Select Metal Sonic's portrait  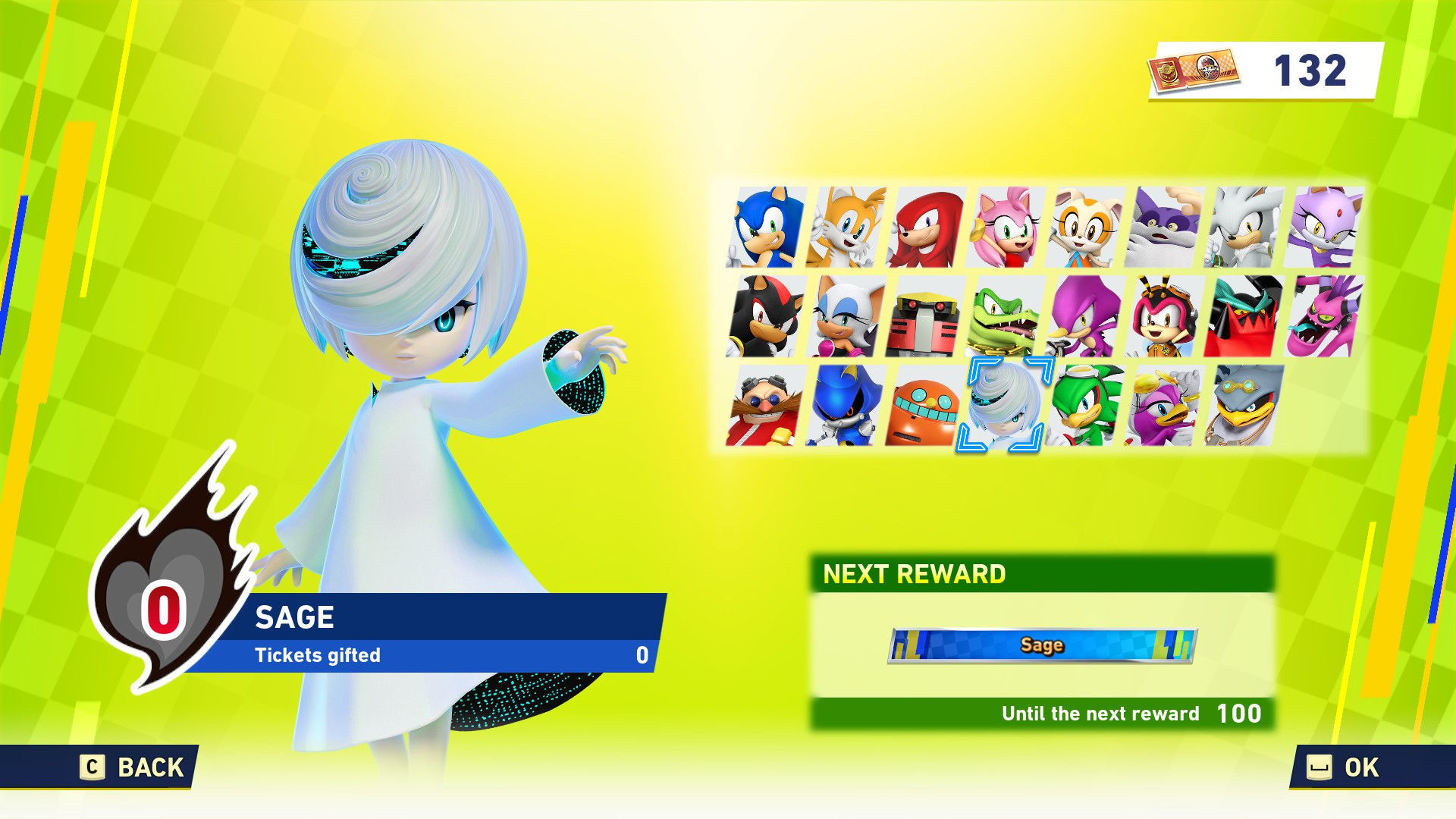tap(846, 406)
